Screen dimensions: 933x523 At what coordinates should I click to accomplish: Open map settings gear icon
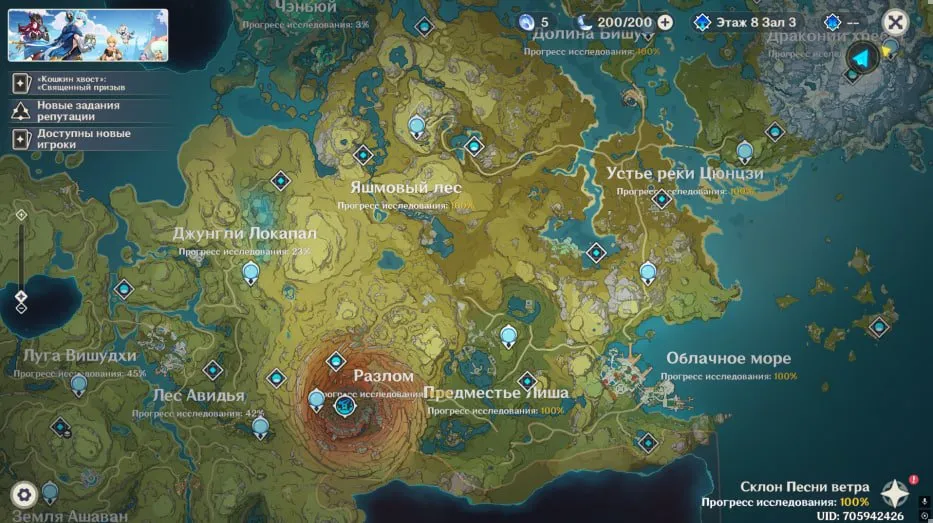click(x=24, y=493)
